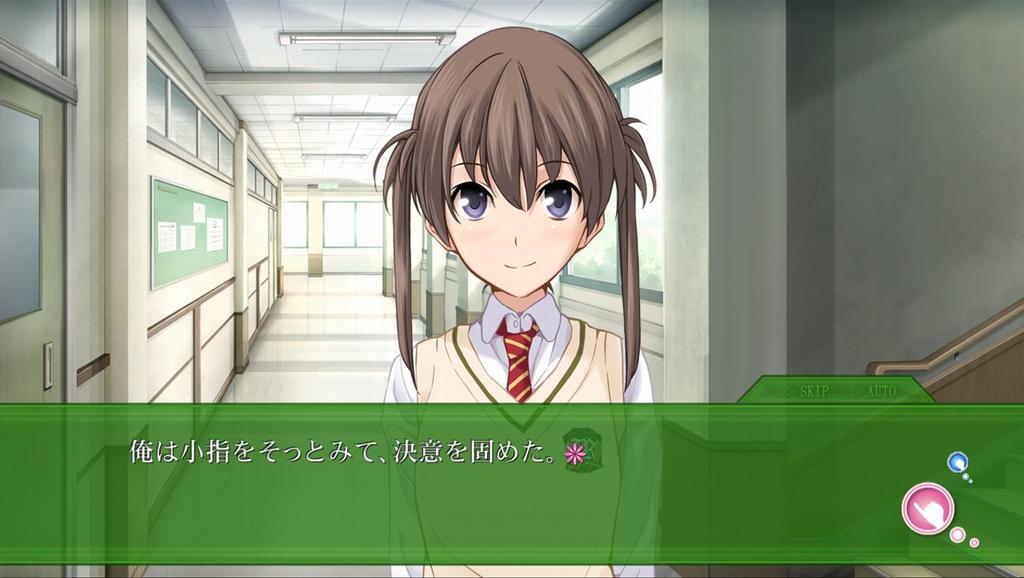The width and height of the screenshot is (1024, 578).
Task: Click the pink pinky-hand circle icon
Action: pyautogui.click(x=927, y=508)
